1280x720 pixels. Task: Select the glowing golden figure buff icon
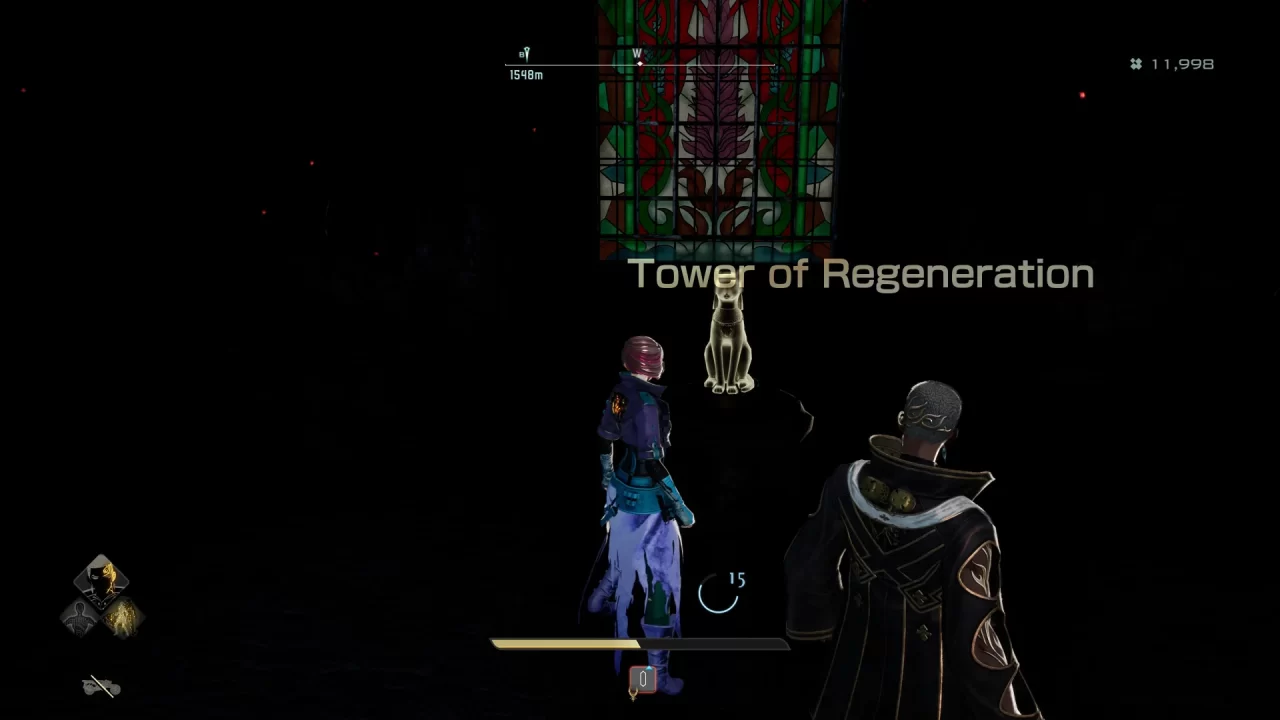pos(124,618)
